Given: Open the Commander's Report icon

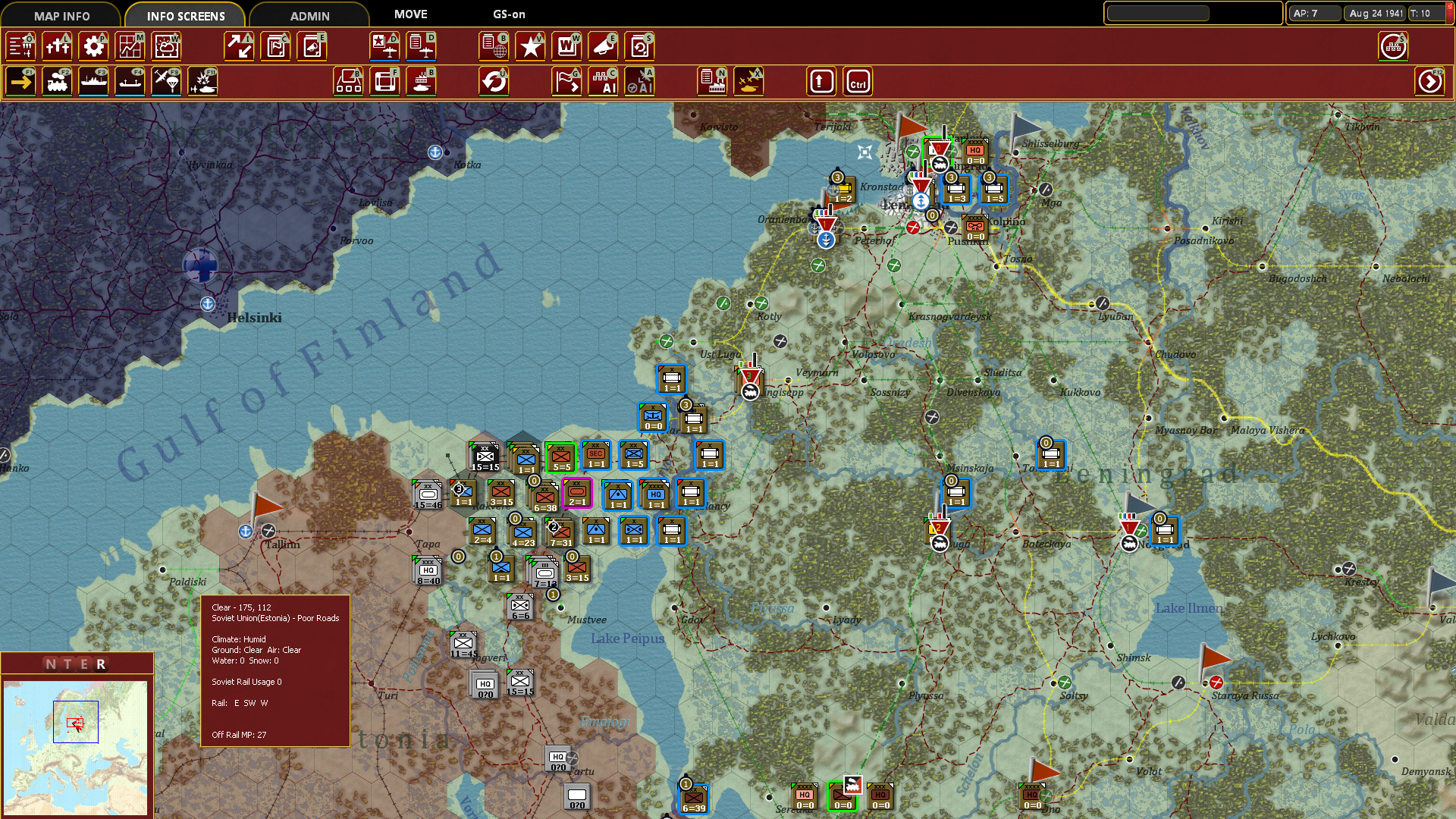Looking at the screenshot, I should [x=275, y=46].
